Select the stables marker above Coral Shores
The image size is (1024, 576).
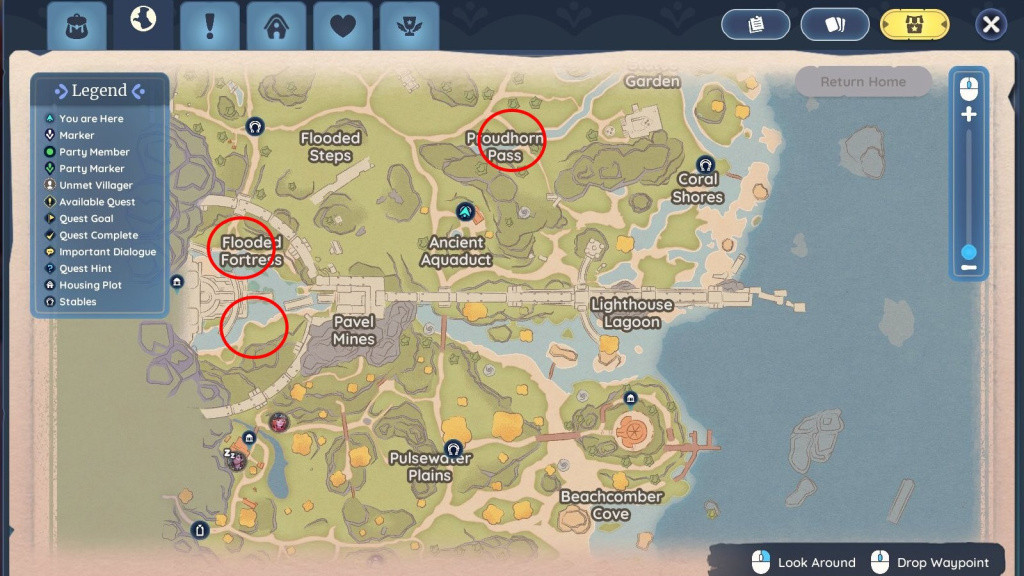705,164
